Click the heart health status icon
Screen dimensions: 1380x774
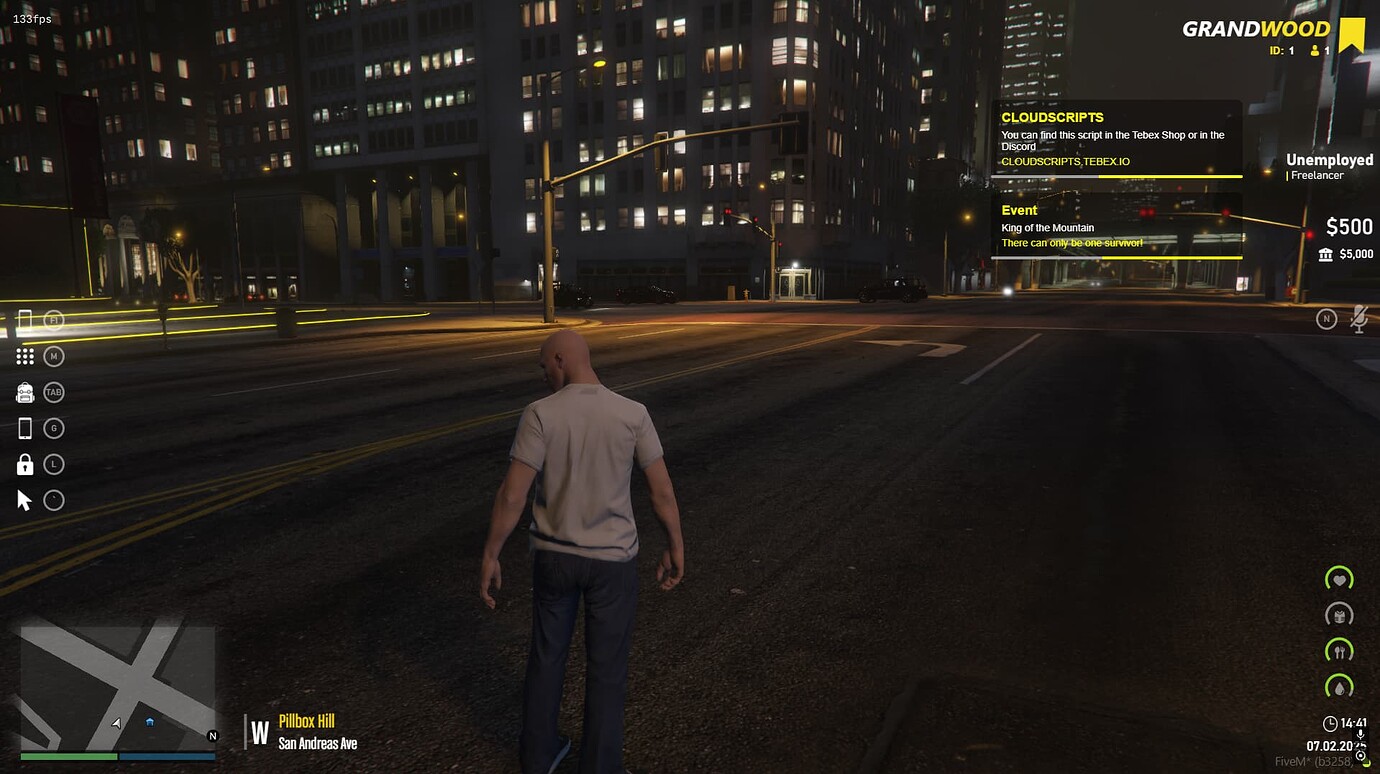tap(1339, 579)
